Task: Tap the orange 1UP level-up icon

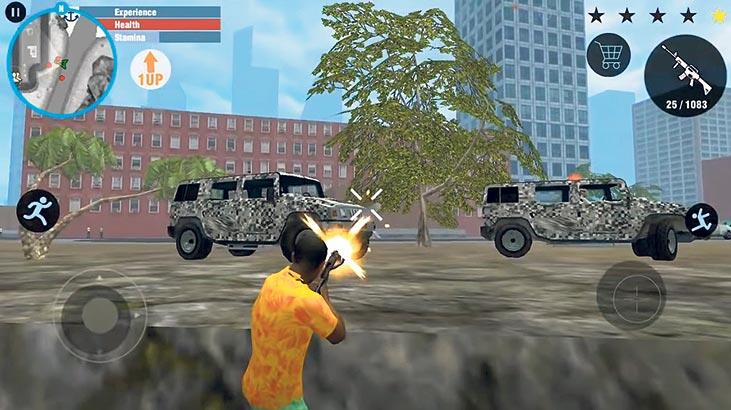Action: [151, 70]
